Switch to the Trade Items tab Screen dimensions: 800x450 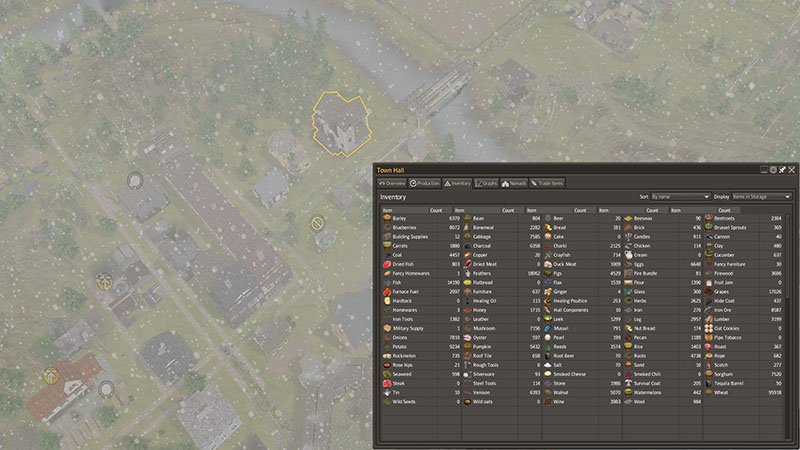548,184
